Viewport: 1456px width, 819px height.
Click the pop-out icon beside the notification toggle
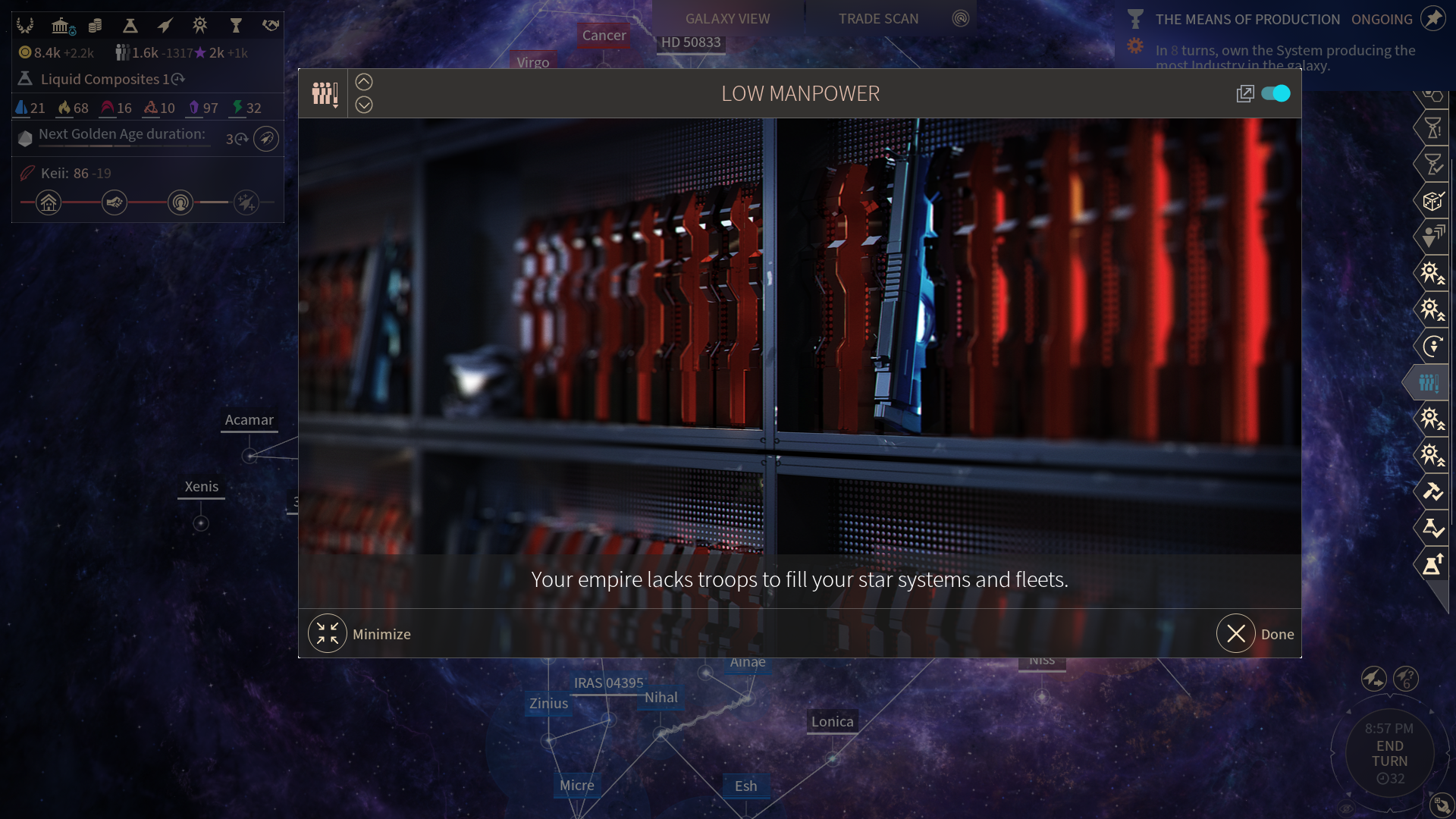1244,93
